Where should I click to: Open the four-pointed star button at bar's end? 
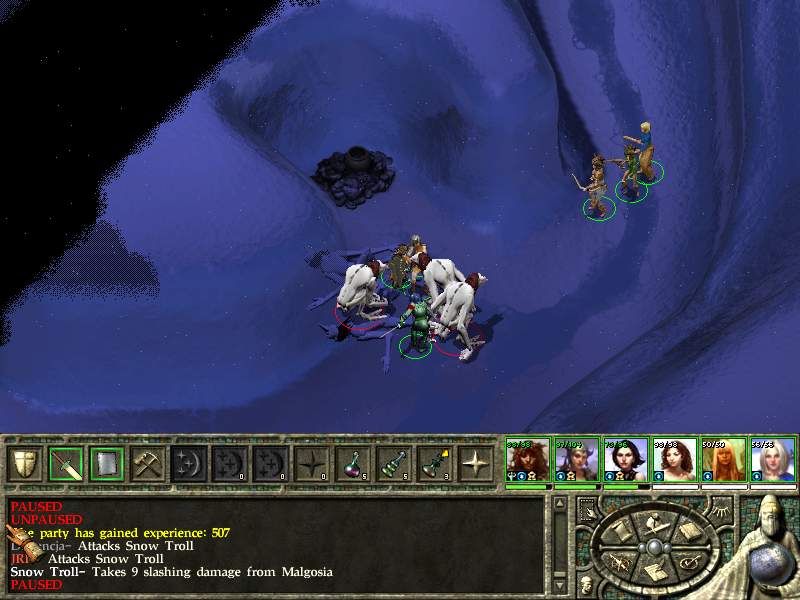[475, 464]
